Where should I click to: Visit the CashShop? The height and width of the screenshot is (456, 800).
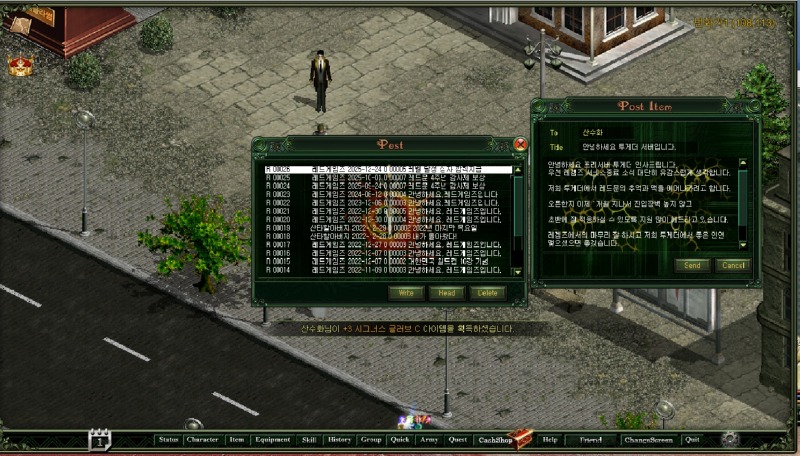[497, 439]
